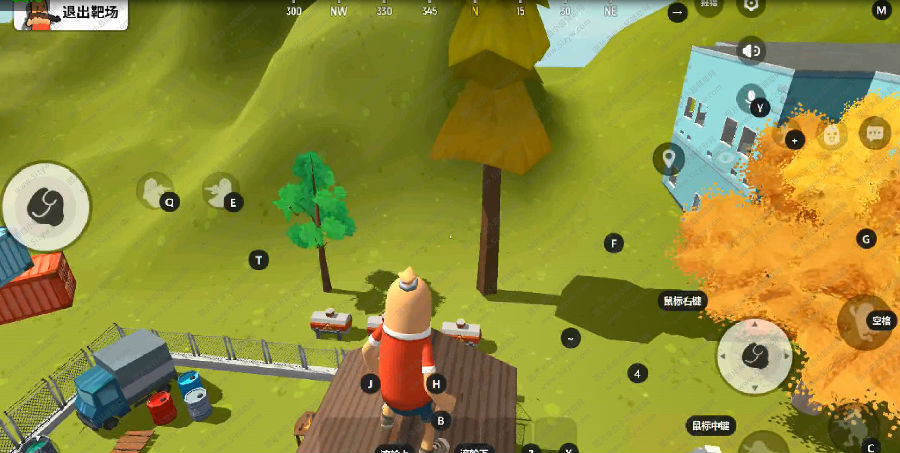Open the settings gear icon
This screenshot has height=453, width=900.
pyautogui.click(x=751, y=5)
